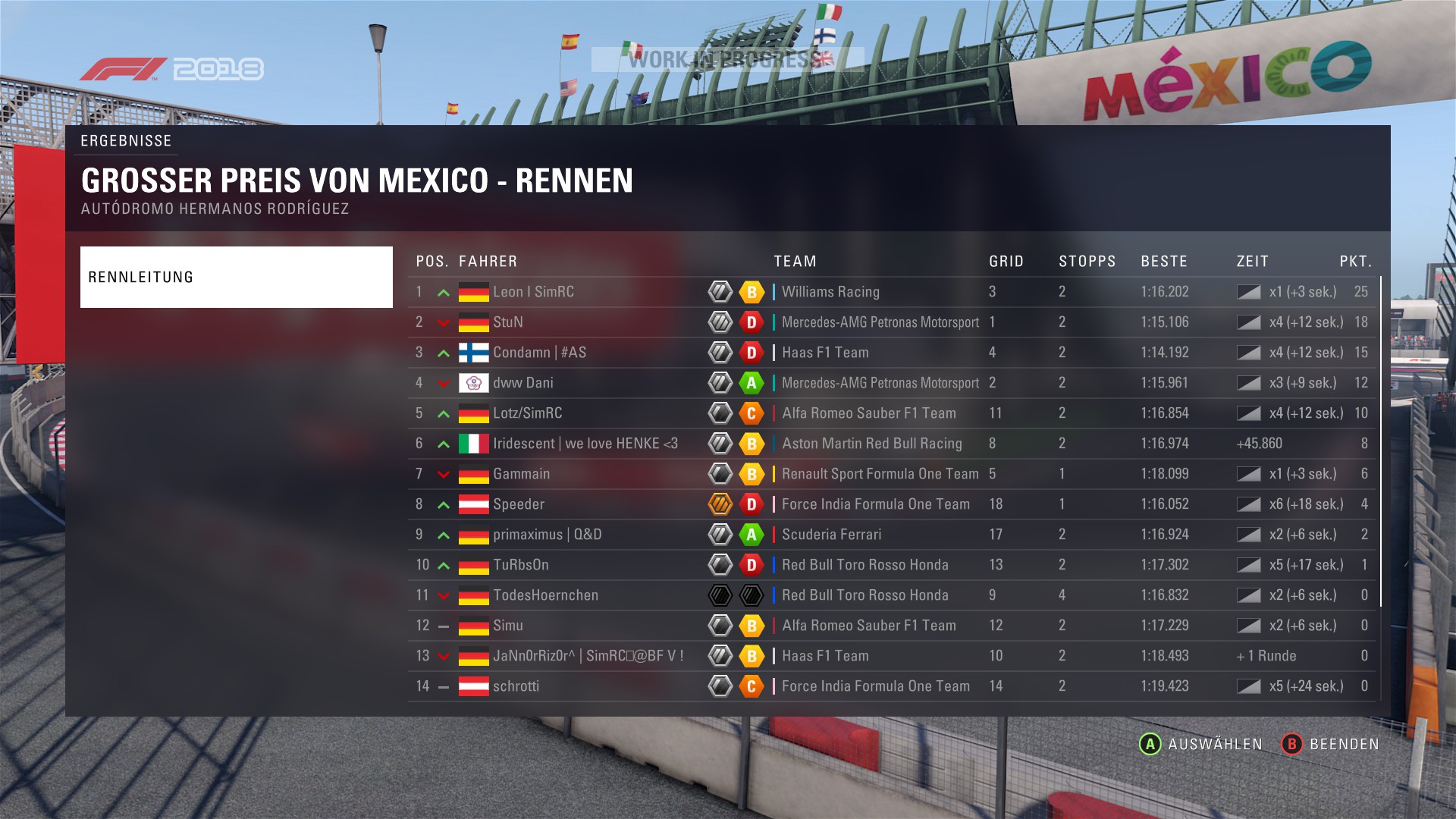The height and width of the screenshot is (819, 1456).
Task: Select StuN's second place row
Action: point(508,322)
